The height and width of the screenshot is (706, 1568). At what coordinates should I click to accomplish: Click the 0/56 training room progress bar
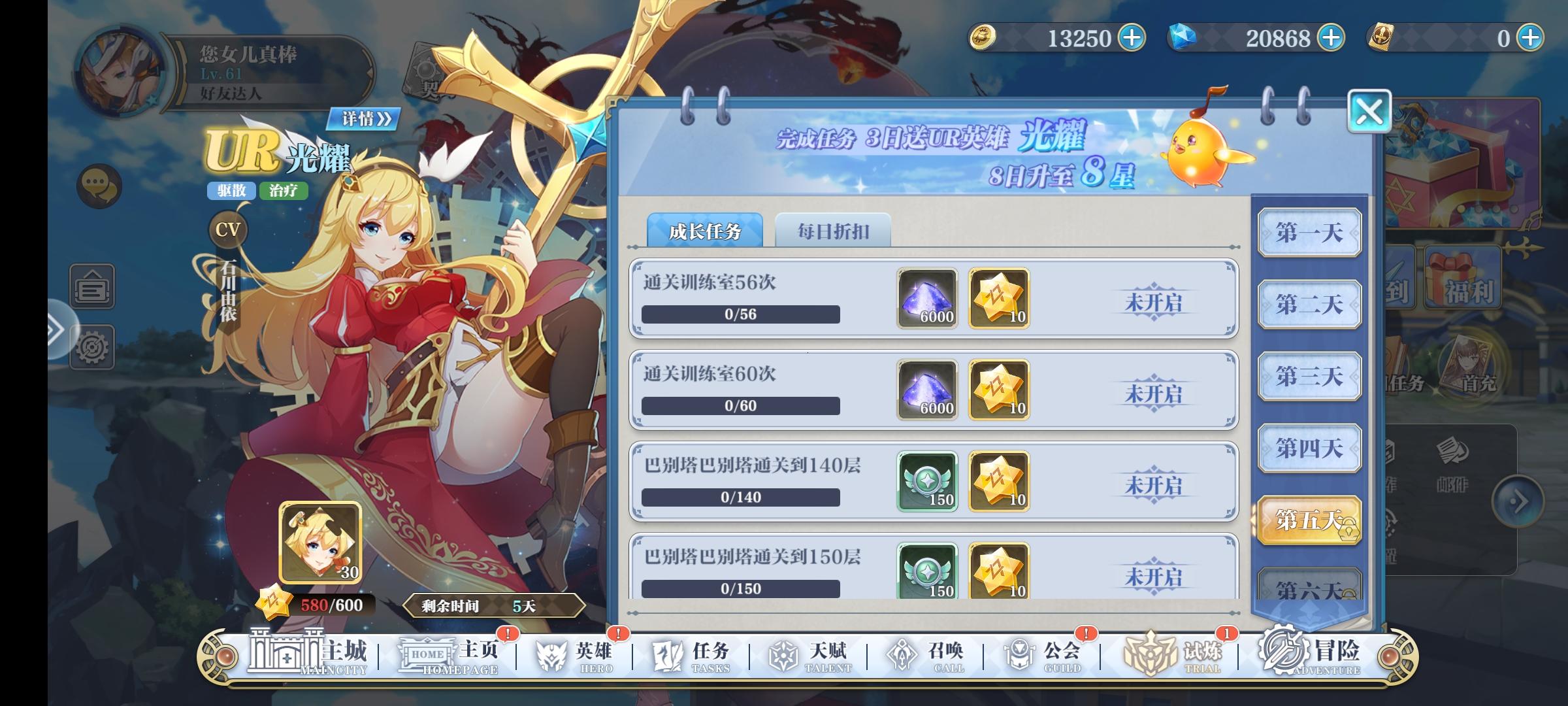(x=739, y=316)
